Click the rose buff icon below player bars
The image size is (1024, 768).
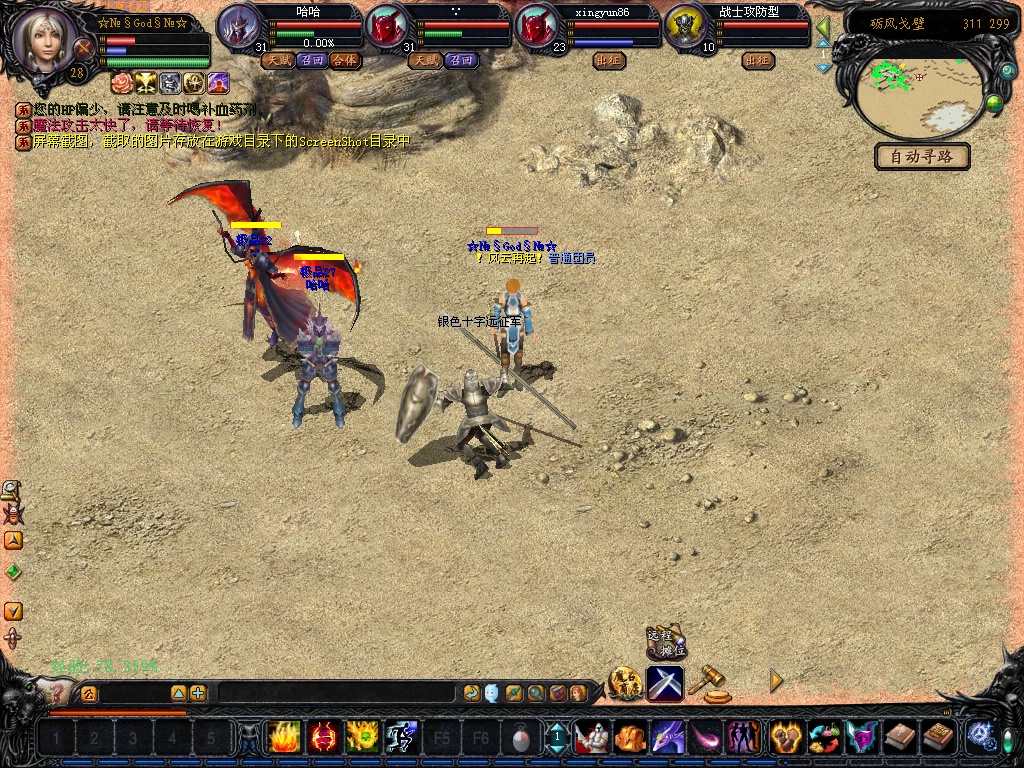point(122,82)
